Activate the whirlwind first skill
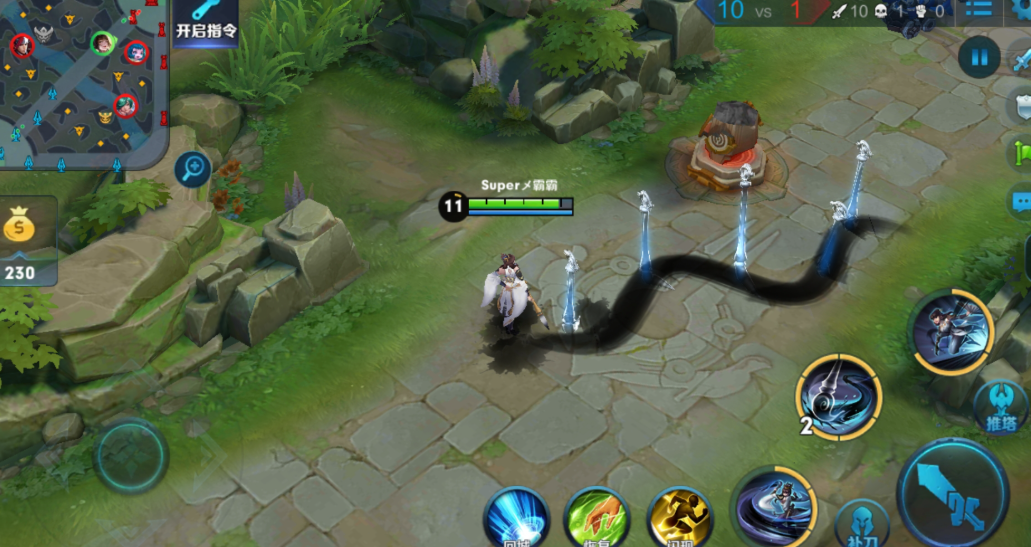This screenshot has height=547, width=1031. pos(770,507)
